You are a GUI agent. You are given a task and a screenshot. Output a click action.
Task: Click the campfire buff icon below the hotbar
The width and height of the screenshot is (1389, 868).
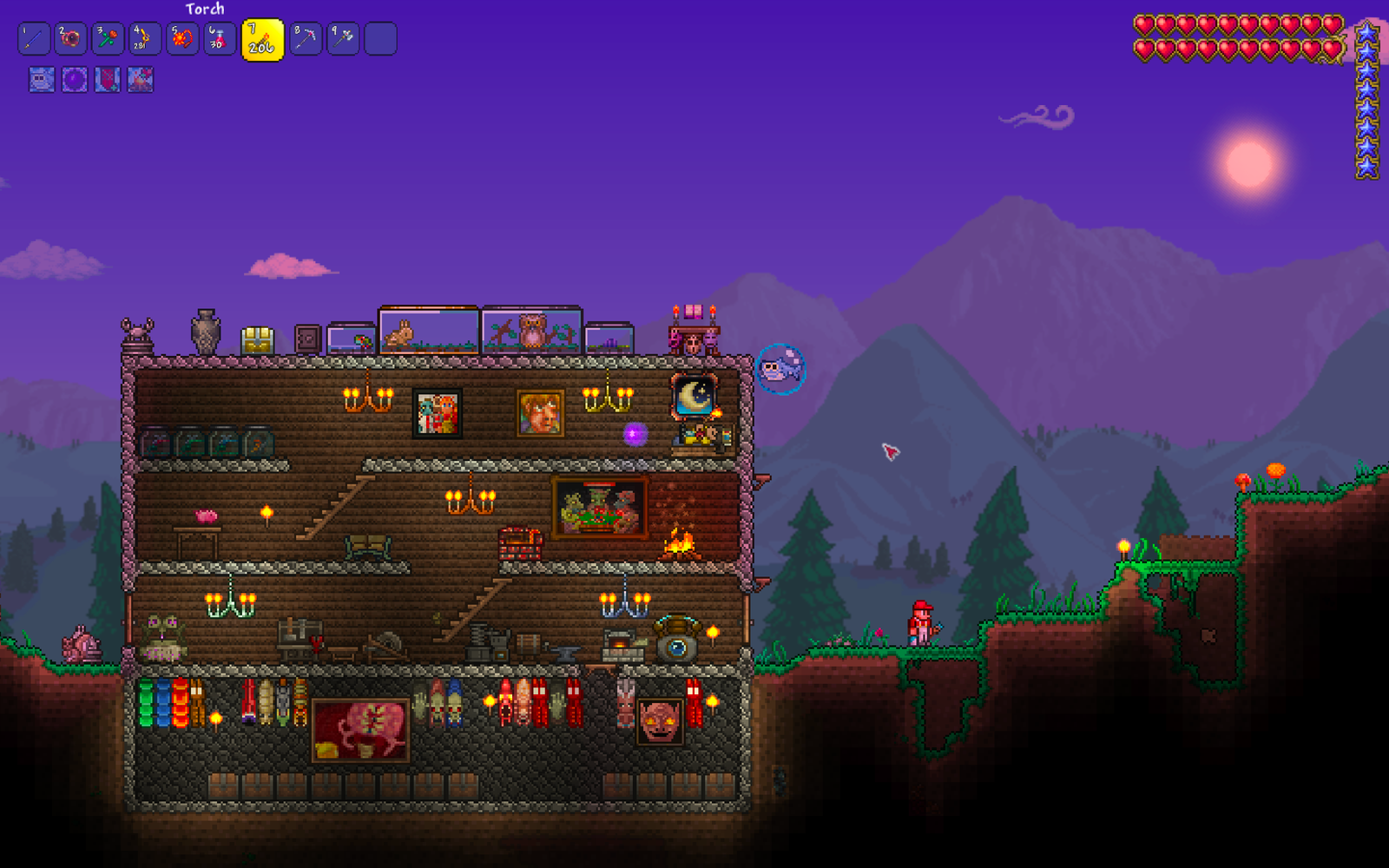[x=139, y=80]
